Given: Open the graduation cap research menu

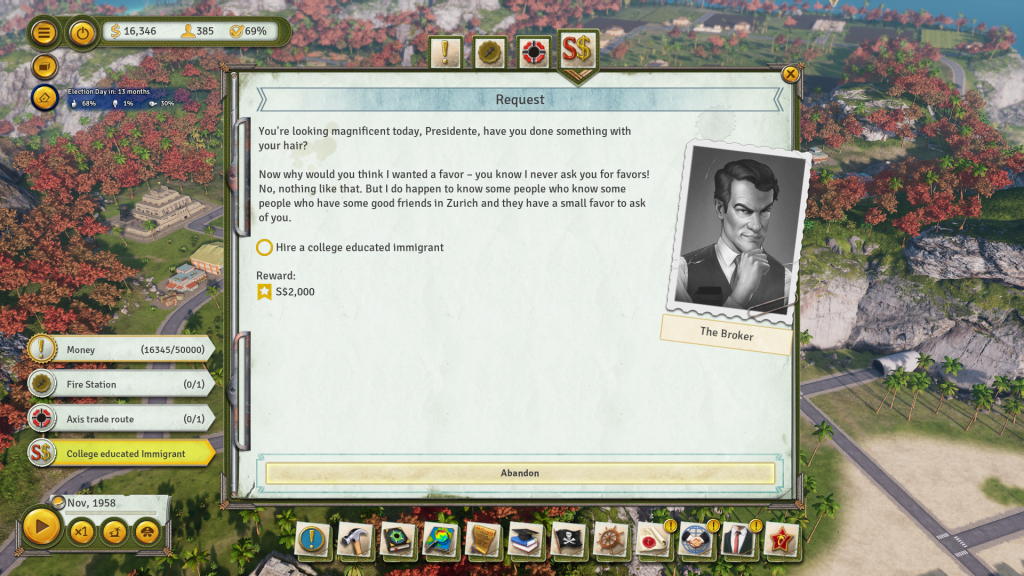Looking at the screenshot, I should [526, 540].
